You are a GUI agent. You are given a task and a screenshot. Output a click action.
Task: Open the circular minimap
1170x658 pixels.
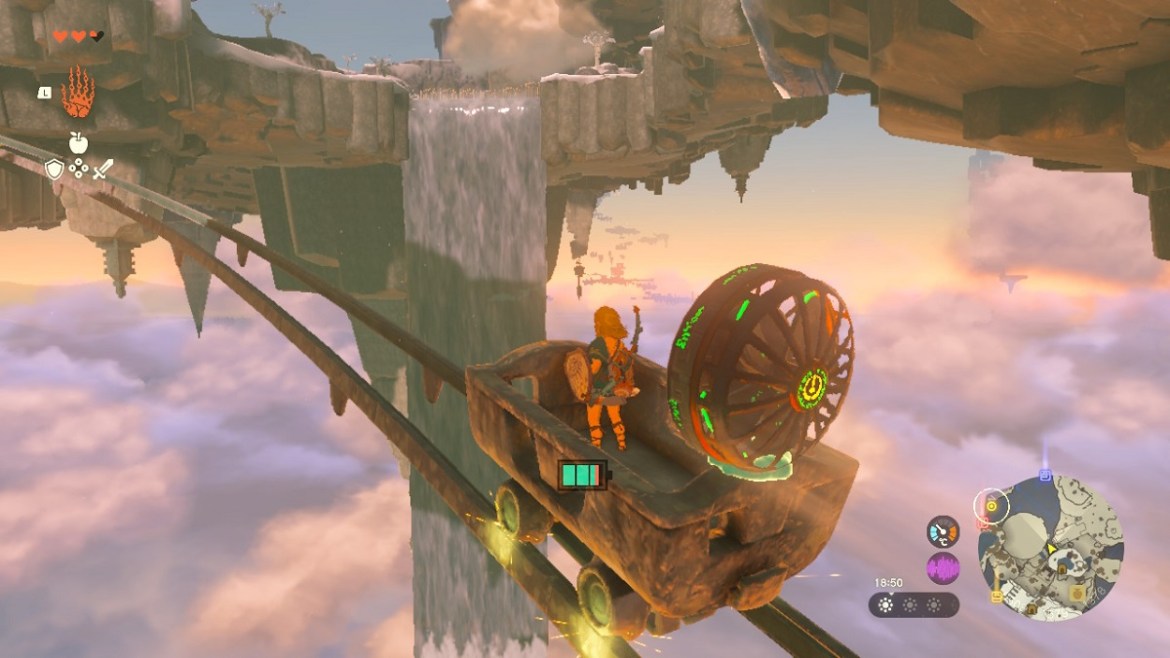click(x=1050, y=546)
